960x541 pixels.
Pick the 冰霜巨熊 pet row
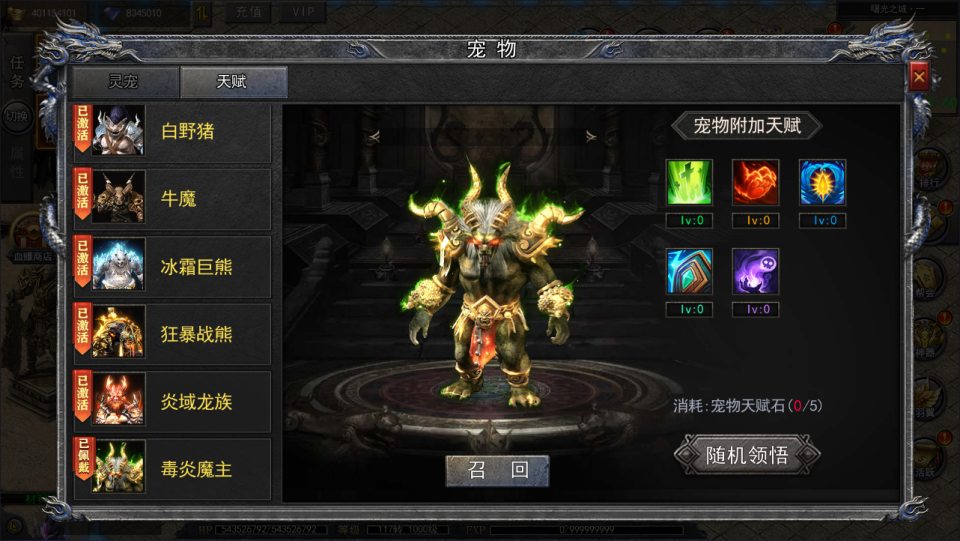(x=172, y=266)
